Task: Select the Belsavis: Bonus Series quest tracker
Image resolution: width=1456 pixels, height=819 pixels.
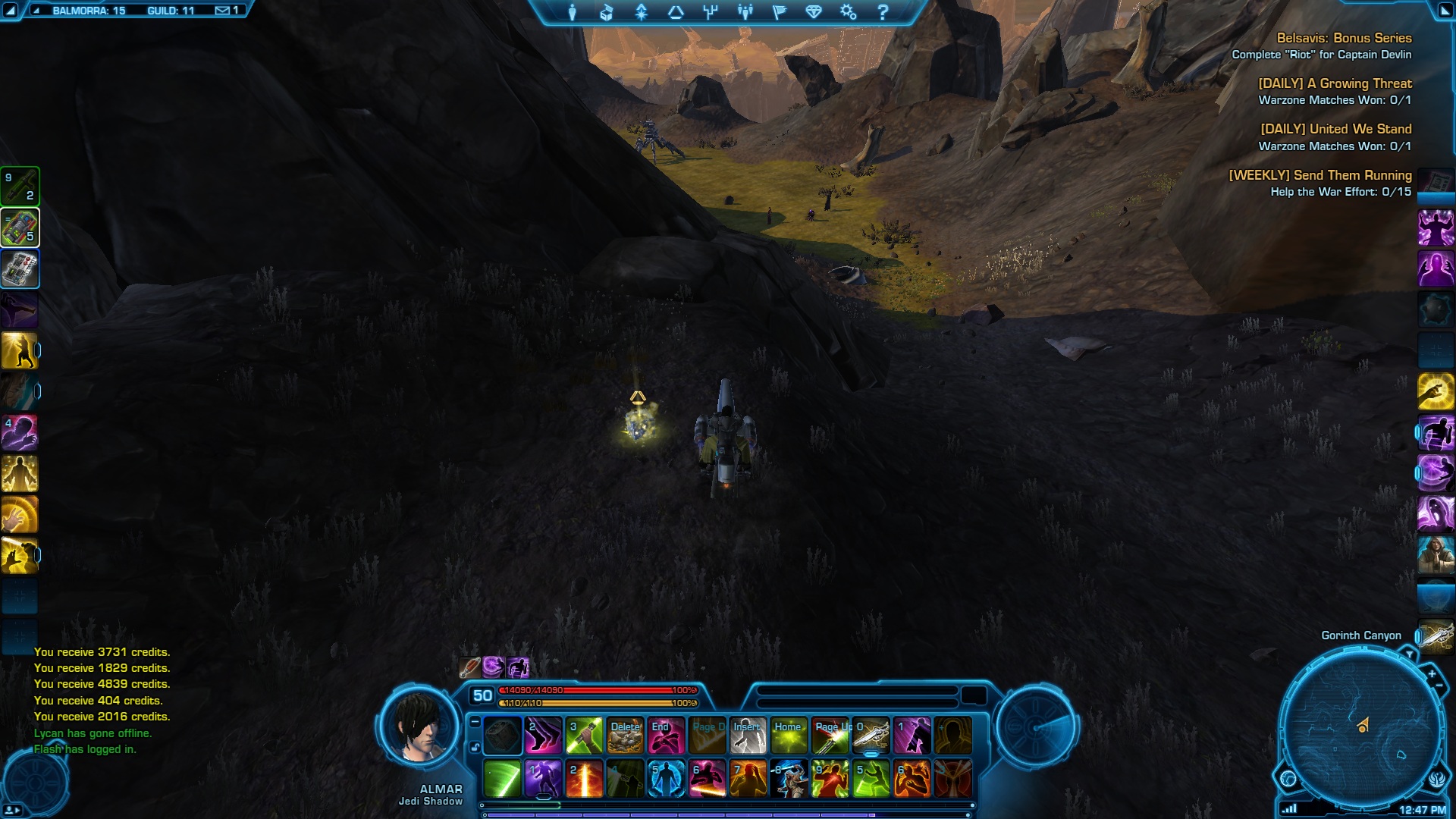Action: click(1344, 38)
